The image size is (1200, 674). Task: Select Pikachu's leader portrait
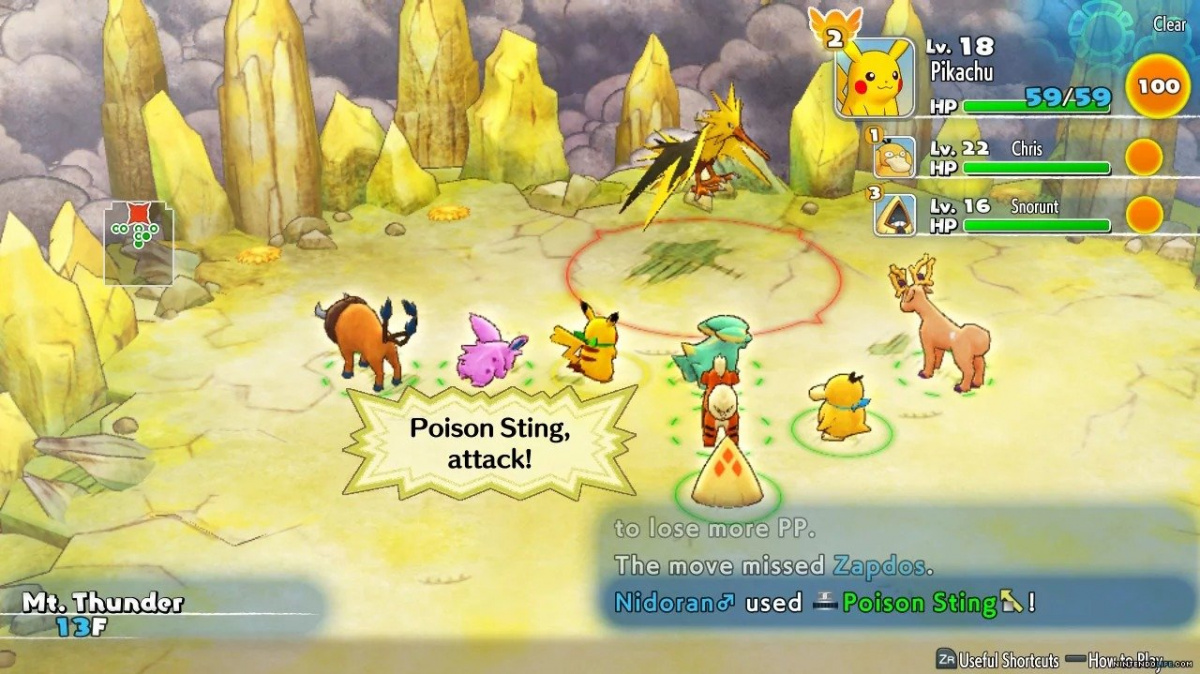(874, 77)
